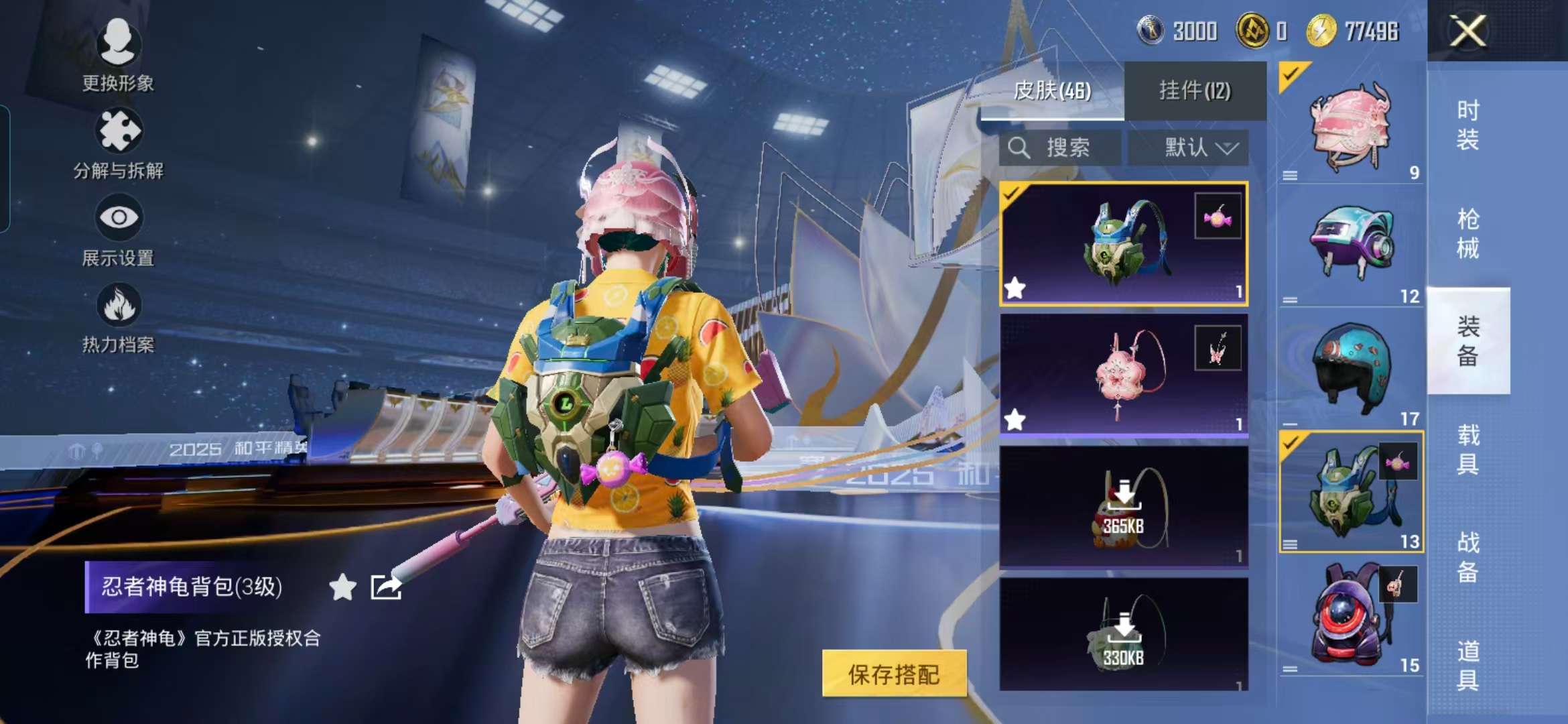Select the ninja turtle backpack skin tile
This screenshot has width=1568, height=724.
point(1123,244)
